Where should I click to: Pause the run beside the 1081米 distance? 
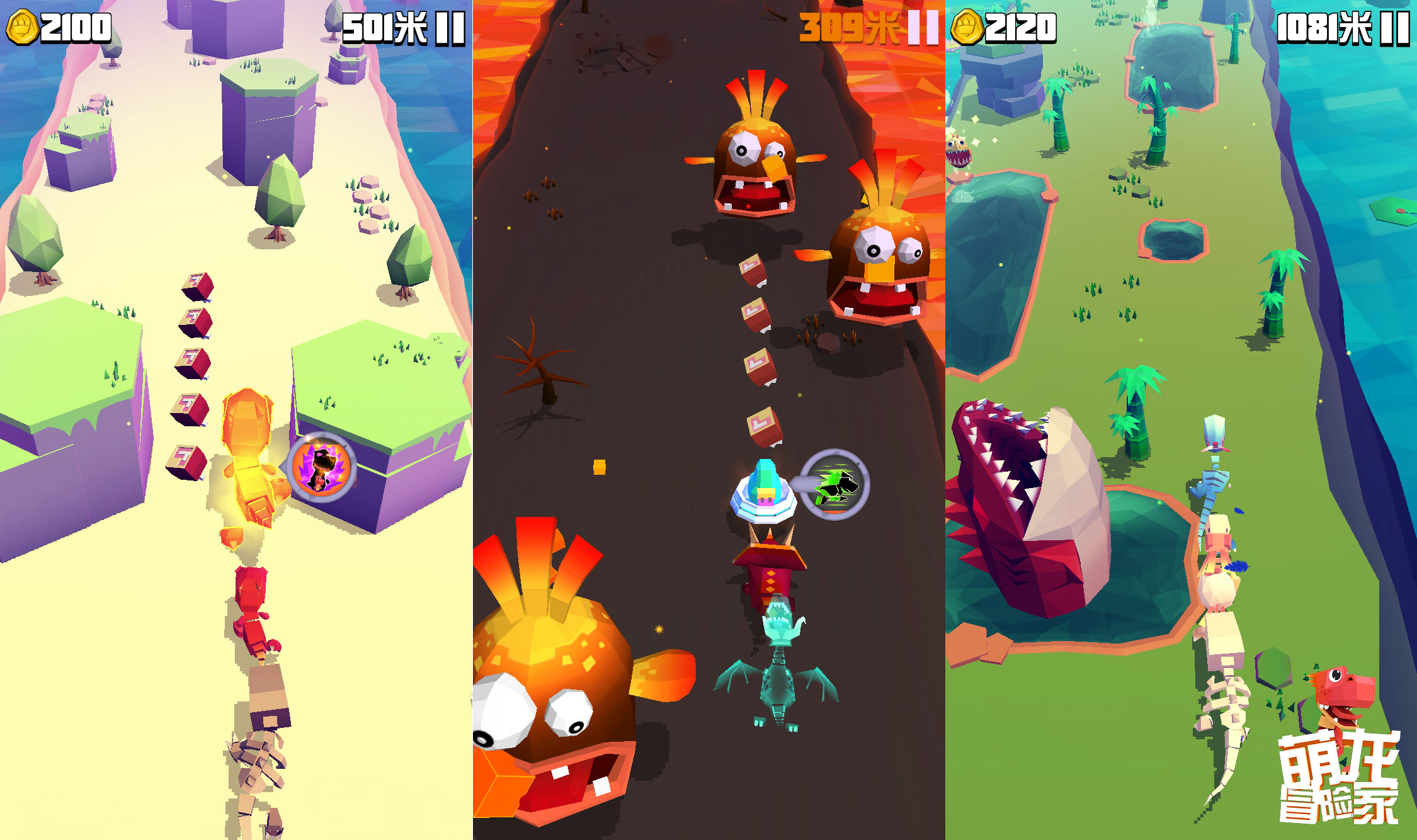(1394, 28)
